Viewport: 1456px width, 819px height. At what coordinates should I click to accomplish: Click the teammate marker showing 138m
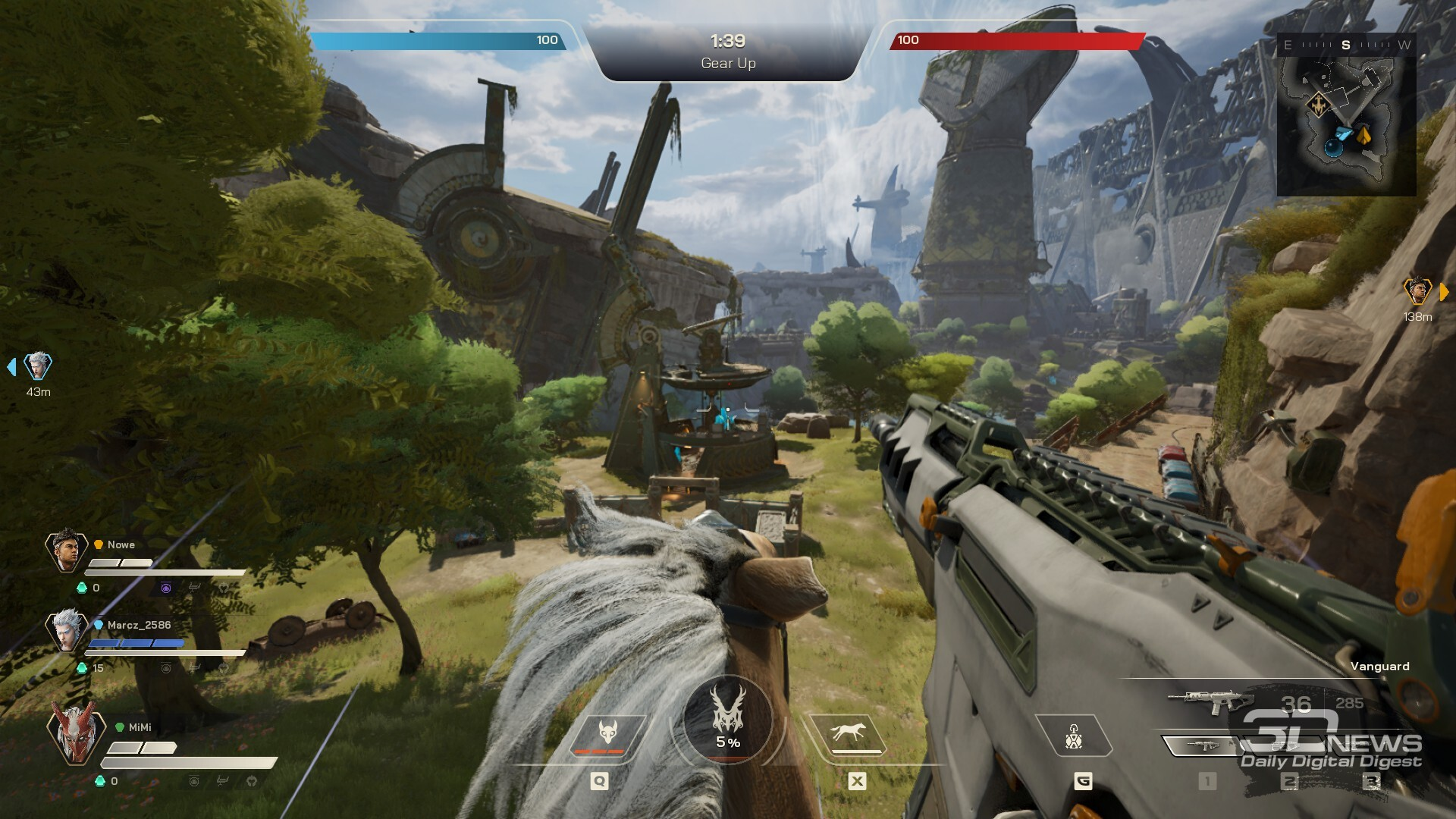(1417, 291)
